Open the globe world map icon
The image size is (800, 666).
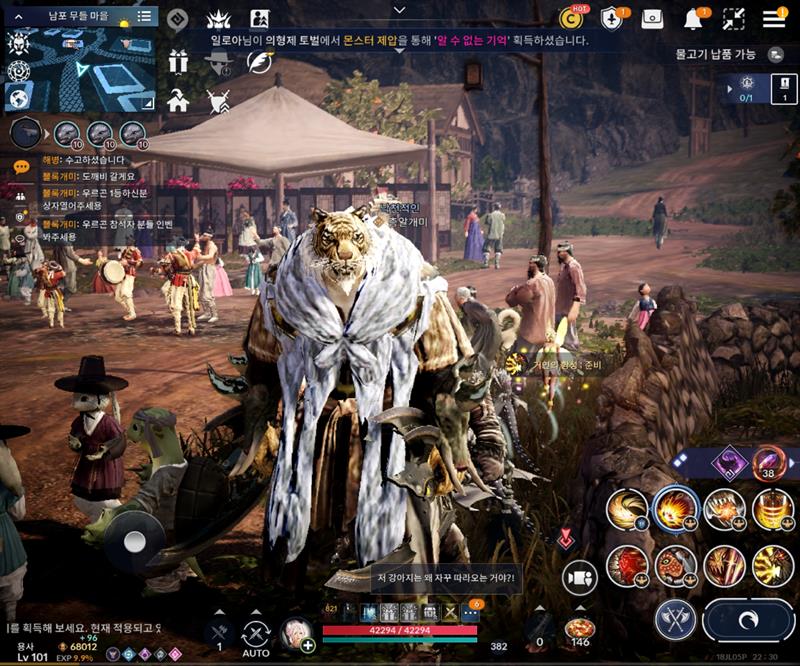click(18, 98)
